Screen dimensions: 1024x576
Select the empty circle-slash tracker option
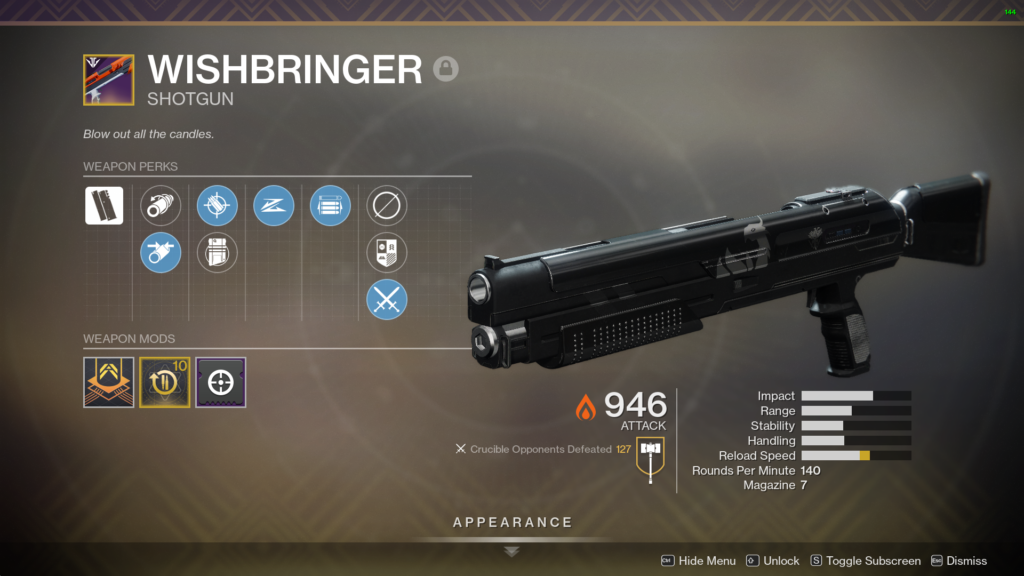click(386, 205)
